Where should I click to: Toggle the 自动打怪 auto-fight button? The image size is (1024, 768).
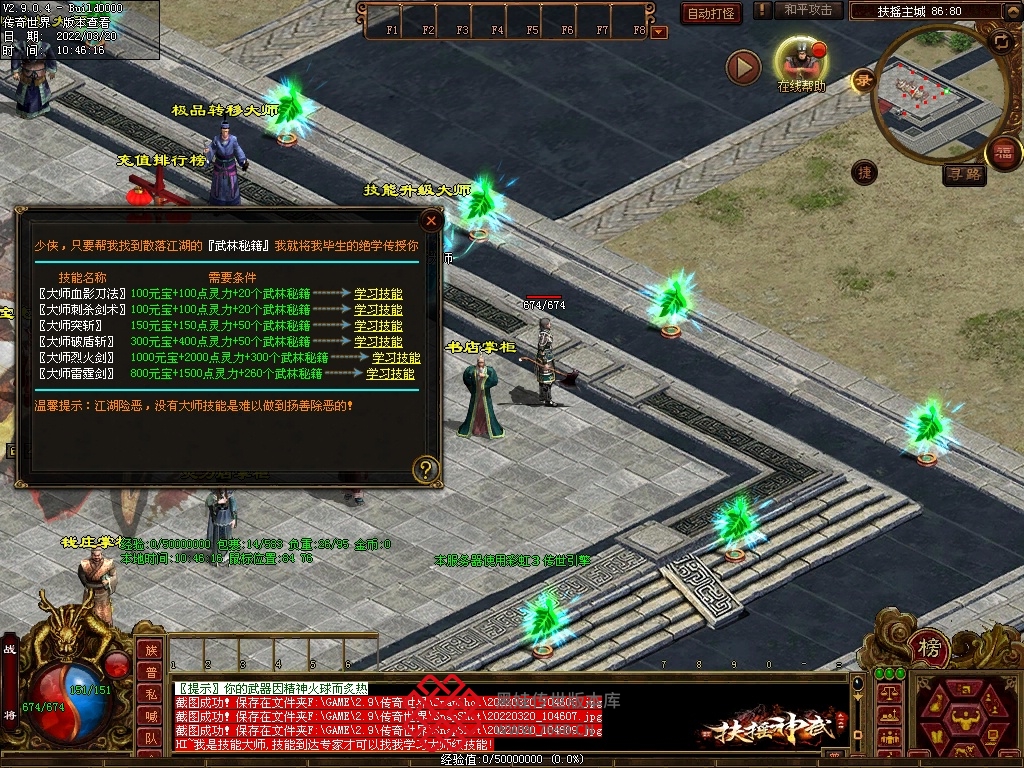point(711,13)
